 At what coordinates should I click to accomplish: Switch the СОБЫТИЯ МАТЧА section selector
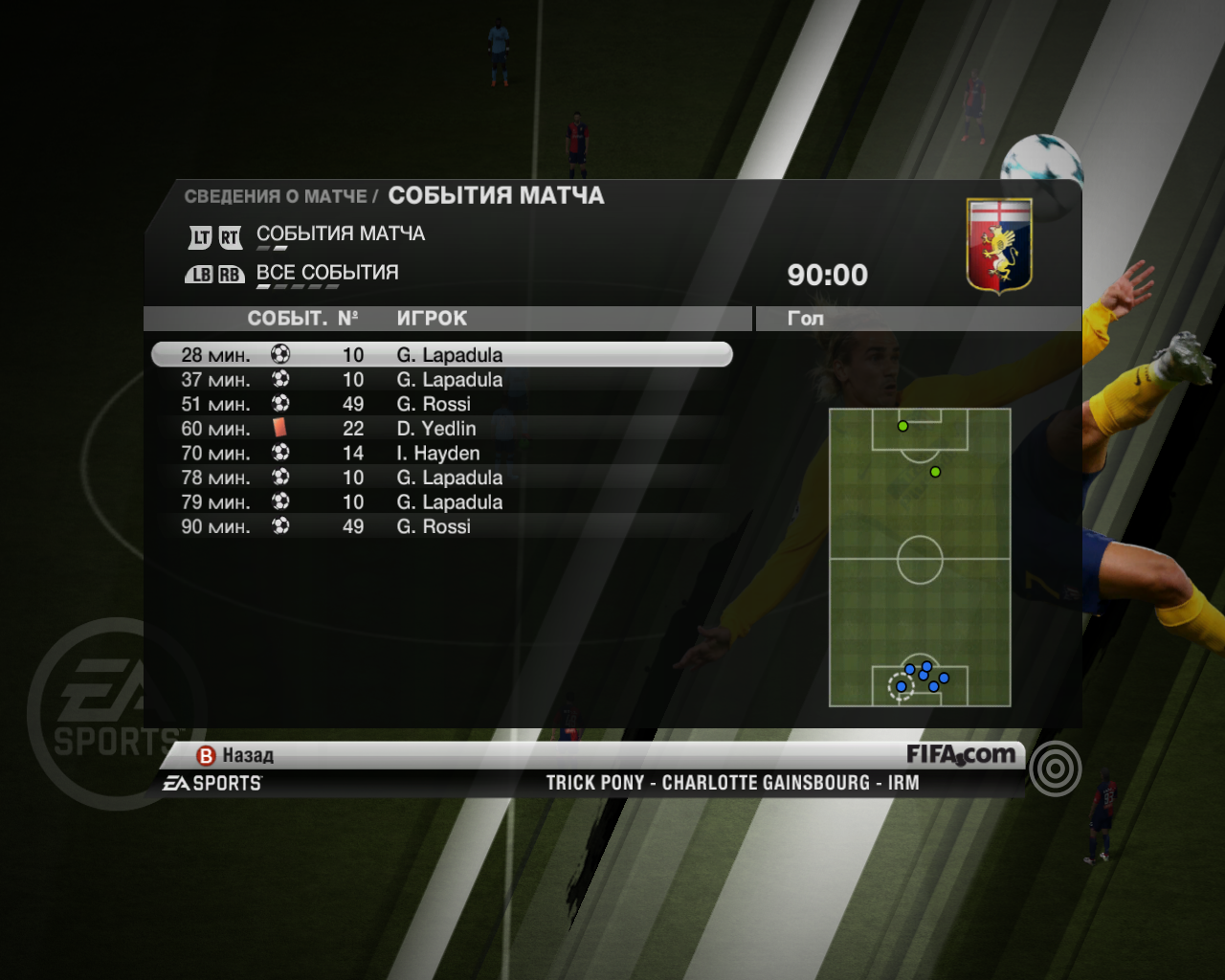(x=340, y=234)
